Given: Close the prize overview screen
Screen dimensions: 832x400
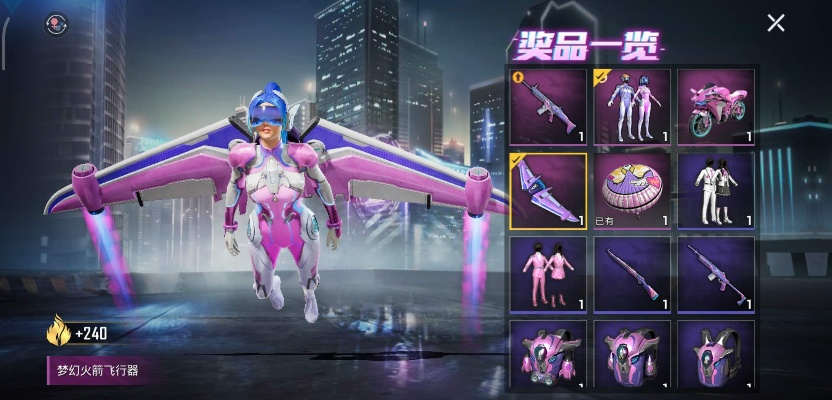Looking at the screenshot, I should pyautogui.click(x=775, y=23).
